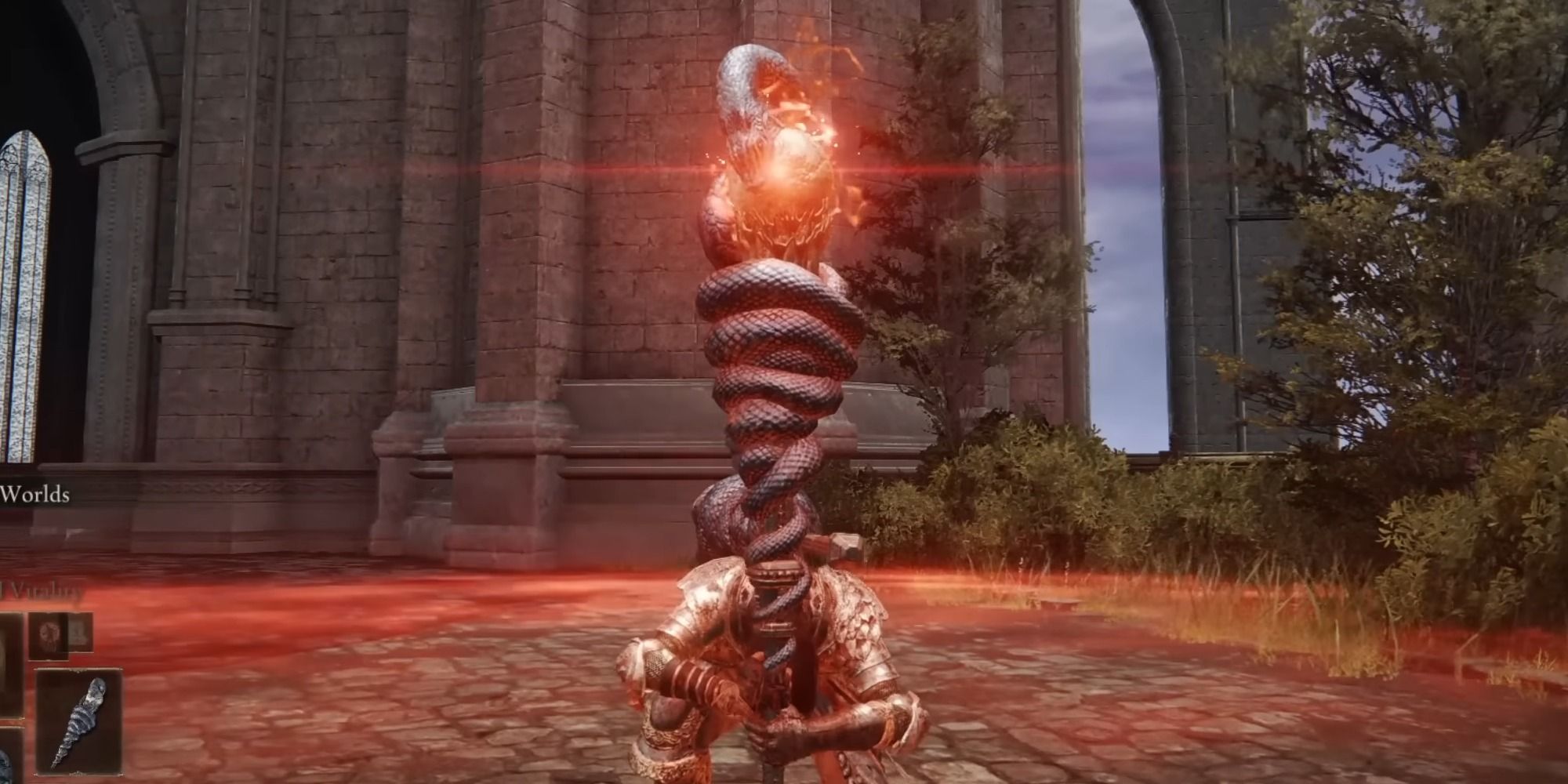Click the darkened slot above the coiled sword icon
The image size is (1568, 784).
point(49,635)
